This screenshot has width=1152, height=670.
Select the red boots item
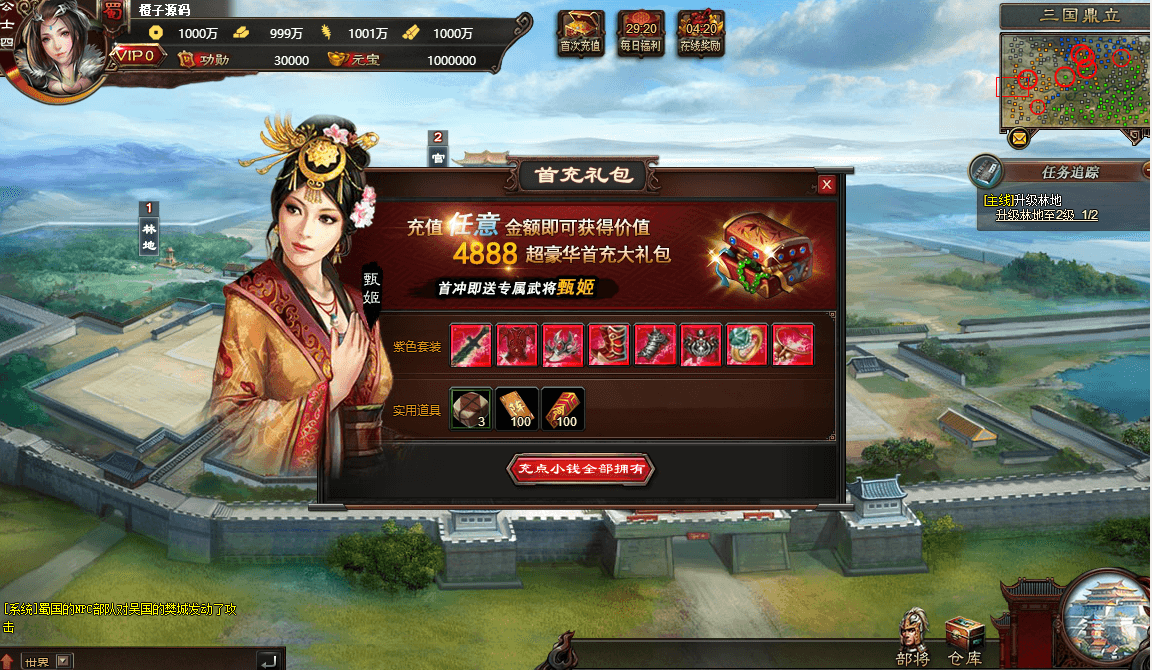coord(609,346)
